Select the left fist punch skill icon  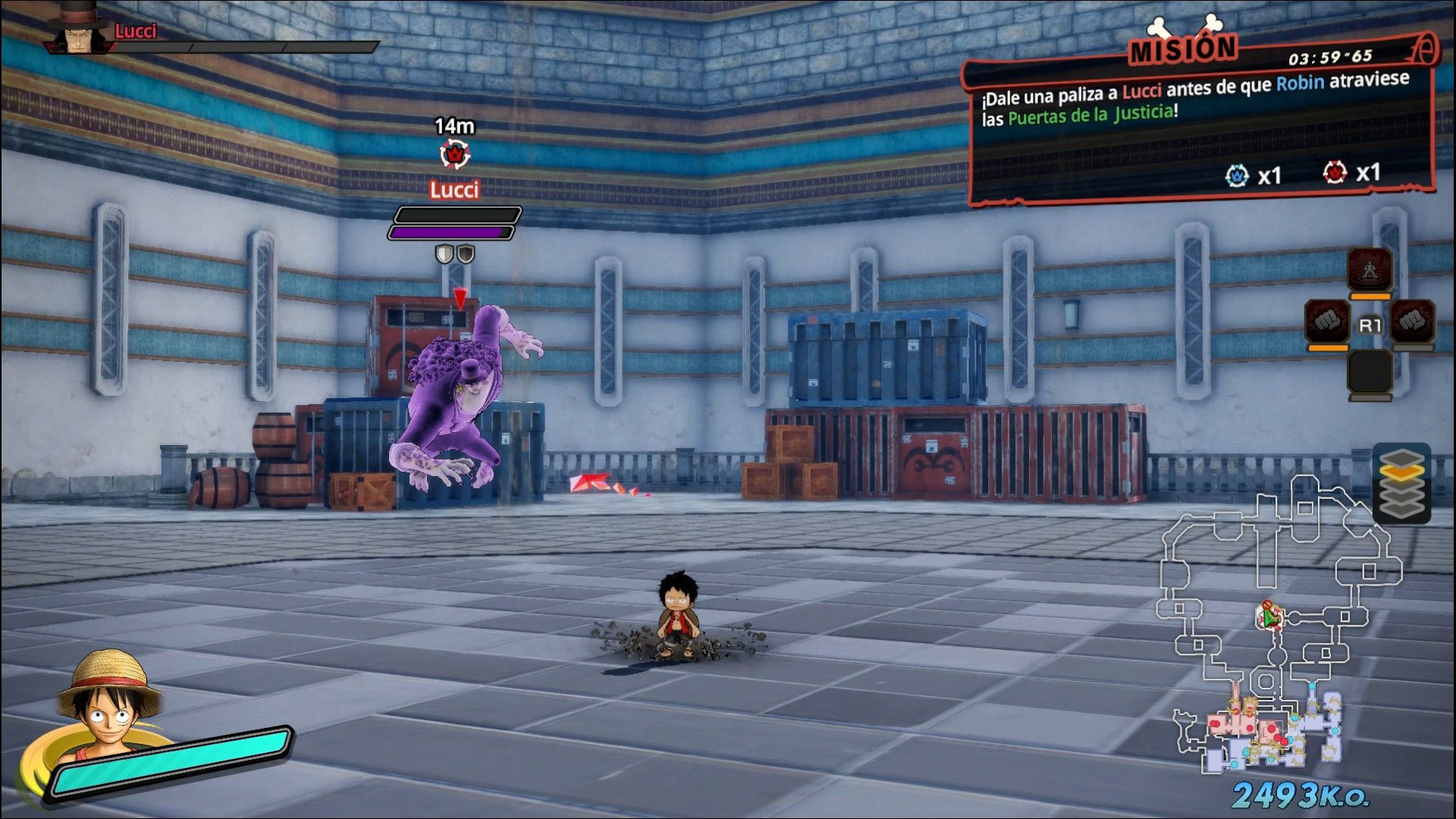click(x=1326, y=322)
